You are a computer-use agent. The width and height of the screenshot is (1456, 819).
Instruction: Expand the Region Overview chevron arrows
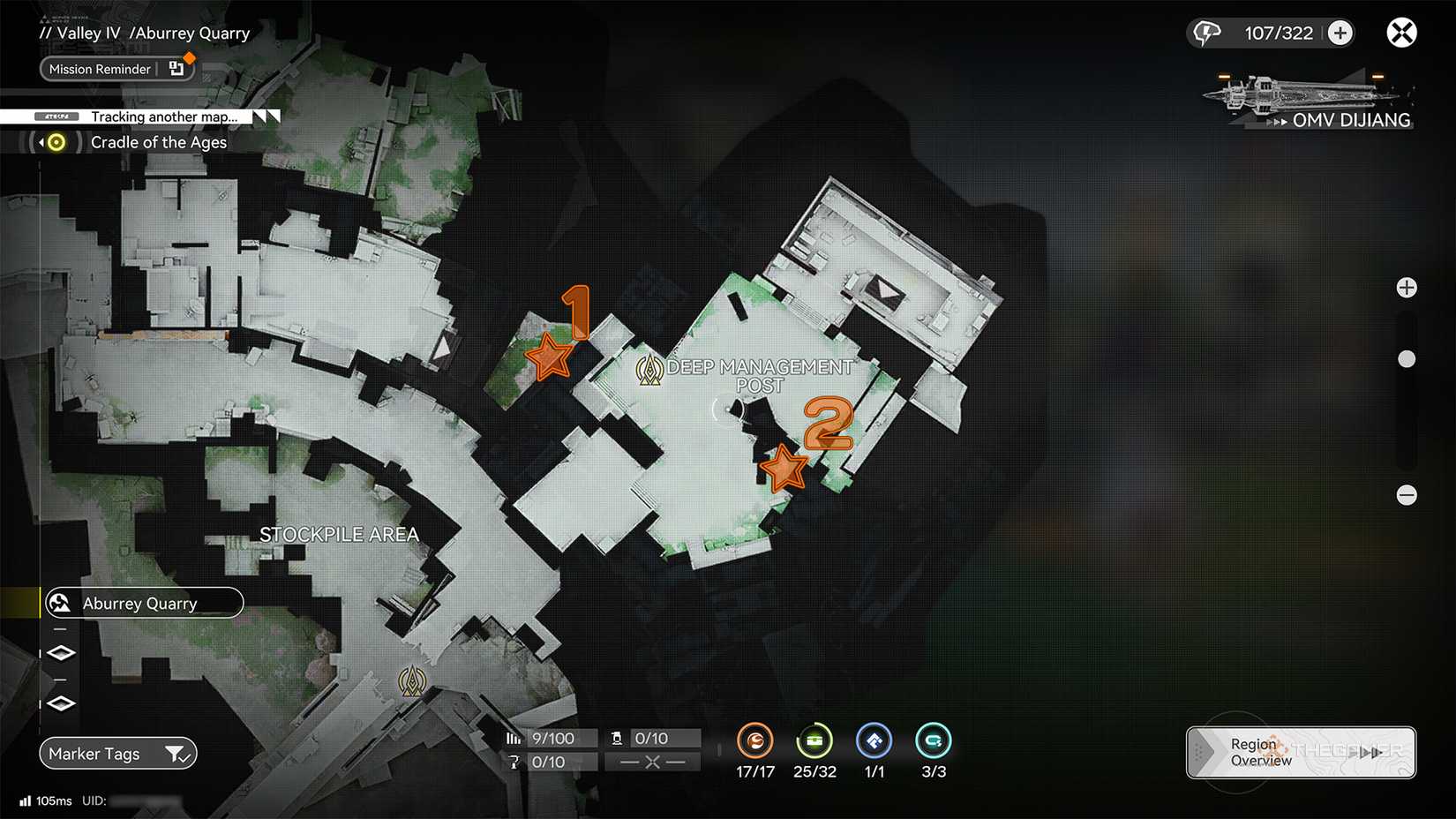pyautogui.click(x=1371, y=752)
